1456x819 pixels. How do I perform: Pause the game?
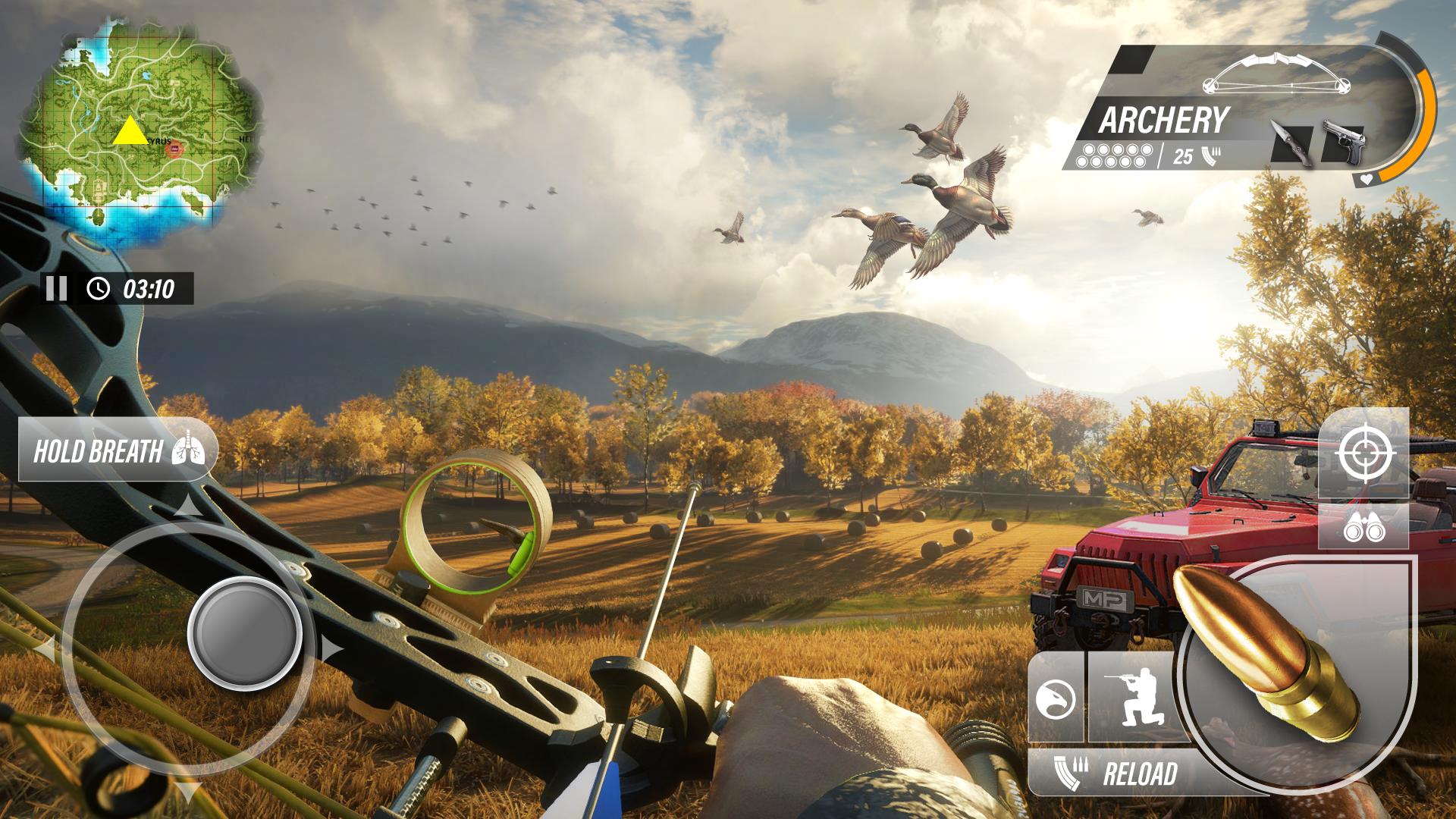pos(57,288)
